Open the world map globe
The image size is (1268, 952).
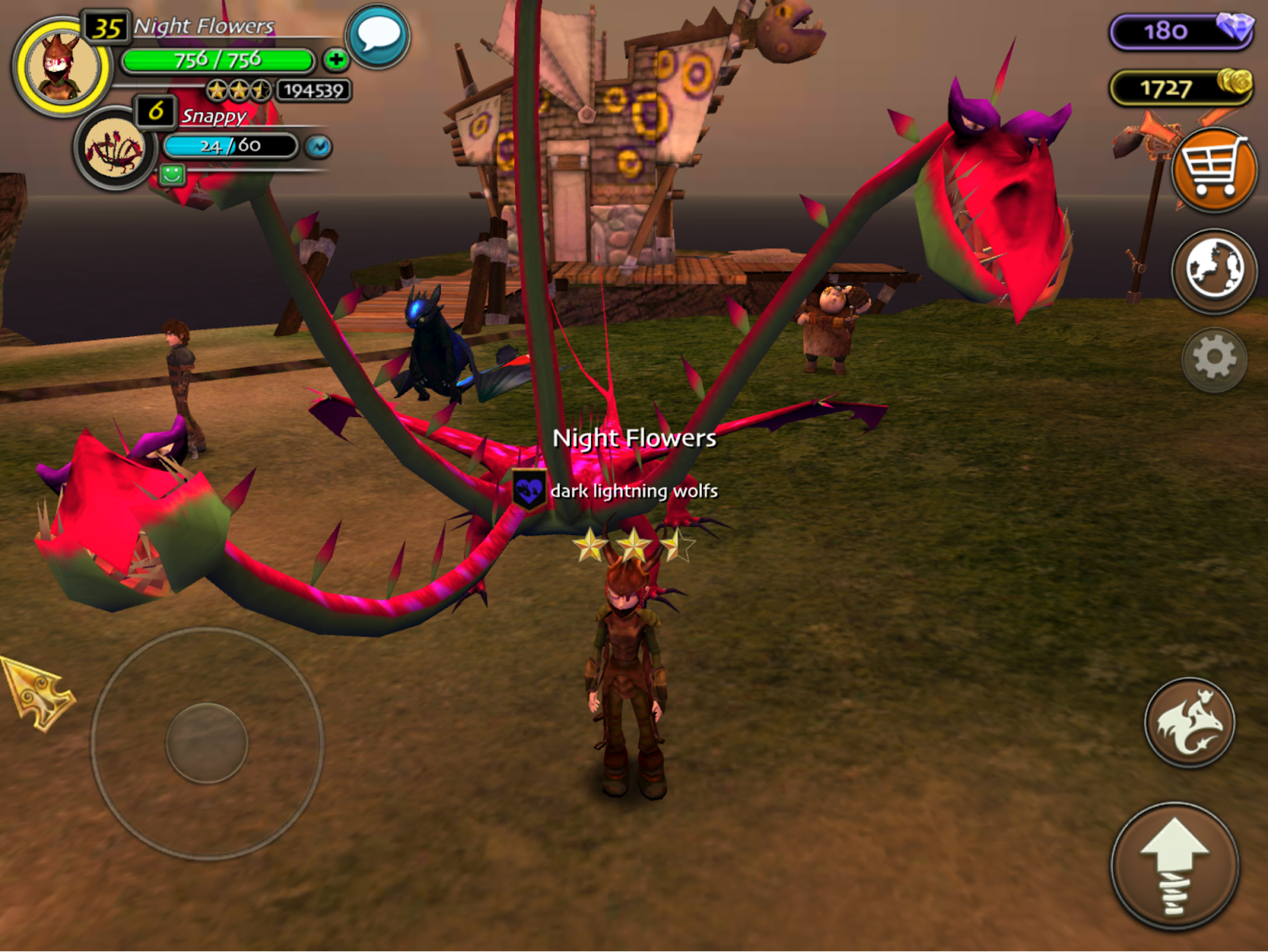click(1213, 270)
